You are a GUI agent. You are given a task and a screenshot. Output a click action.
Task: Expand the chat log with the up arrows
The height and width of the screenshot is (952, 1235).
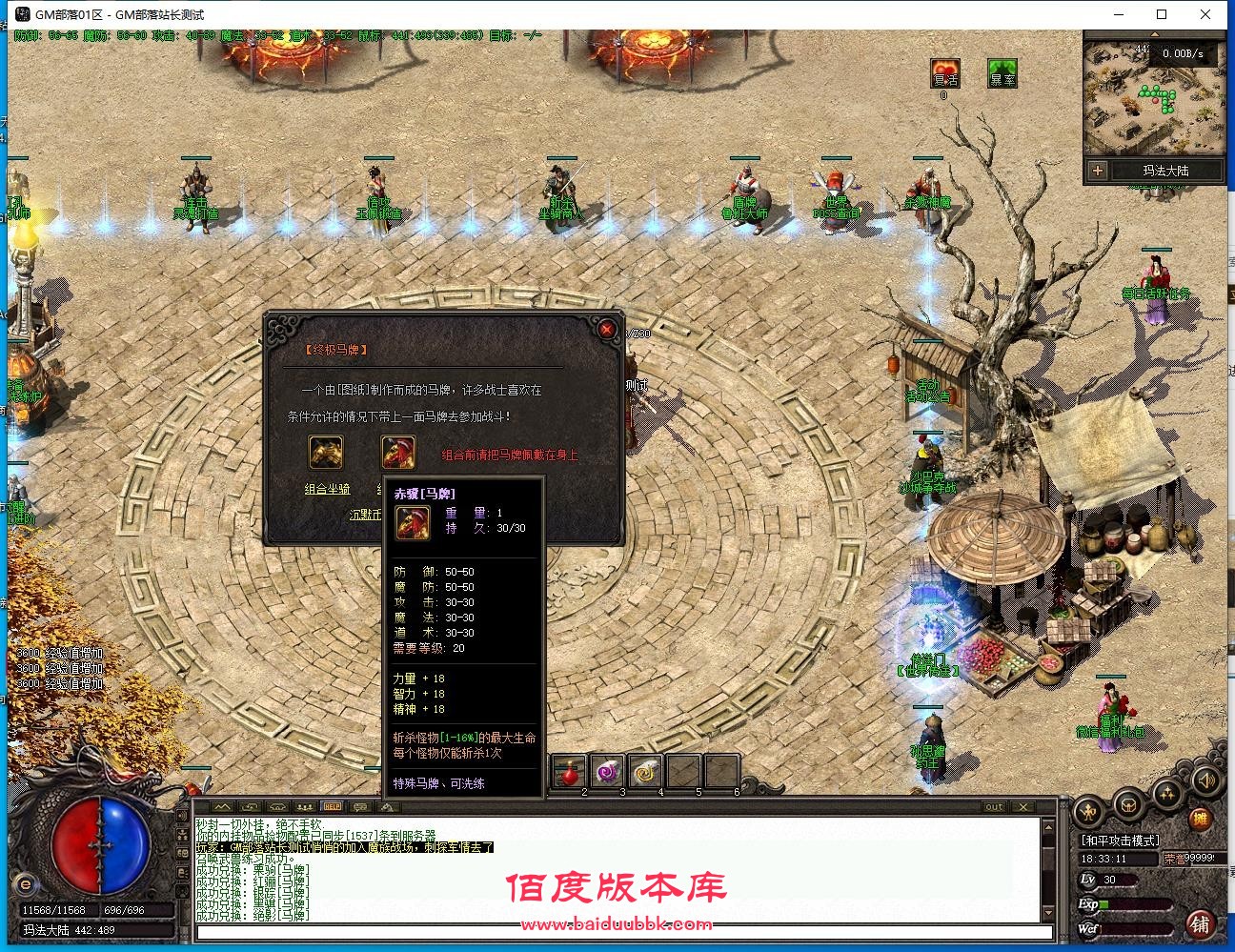pos(220,807)
